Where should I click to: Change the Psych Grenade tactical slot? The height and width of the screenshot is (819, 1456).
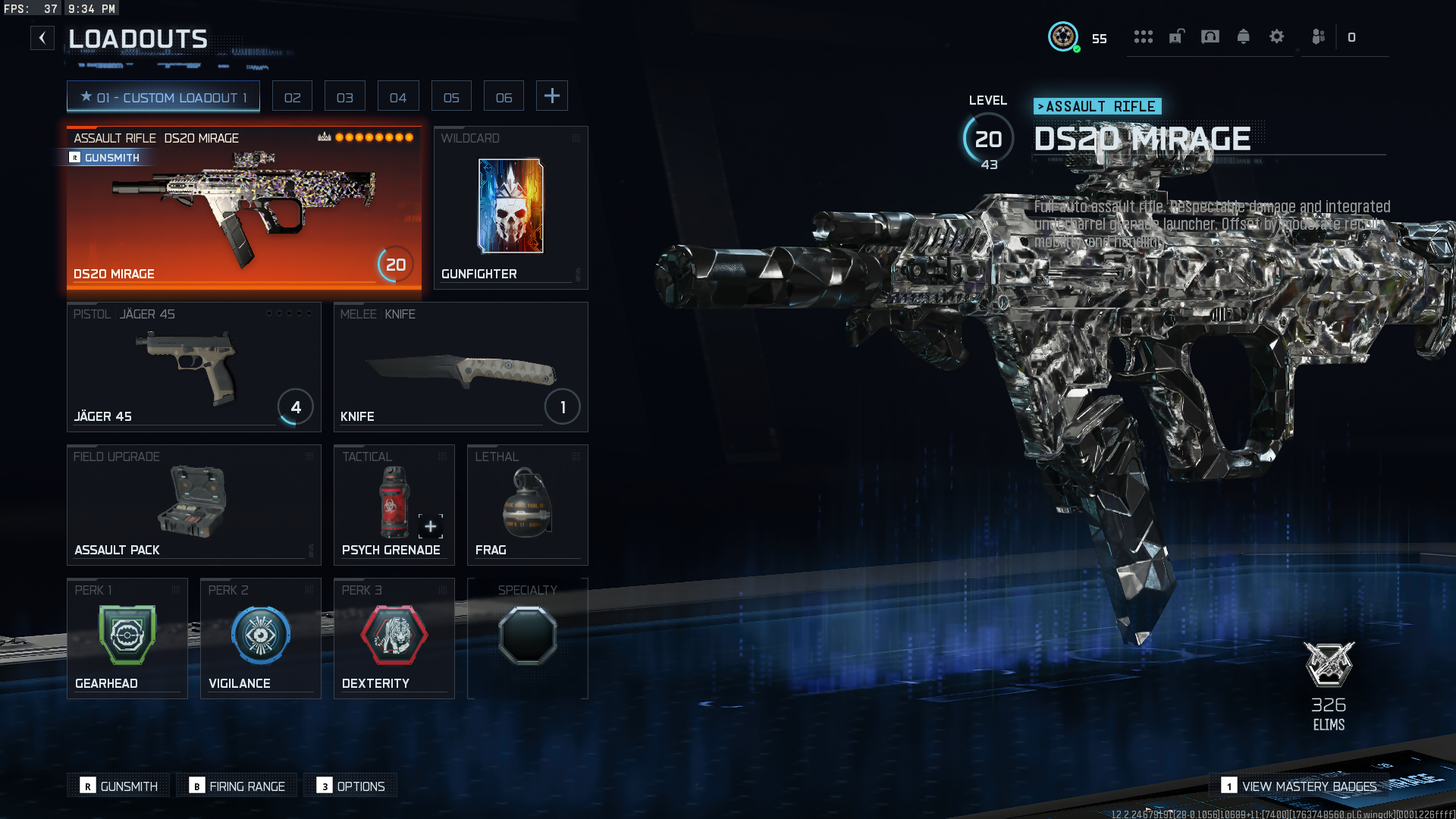tap(394, 505)
